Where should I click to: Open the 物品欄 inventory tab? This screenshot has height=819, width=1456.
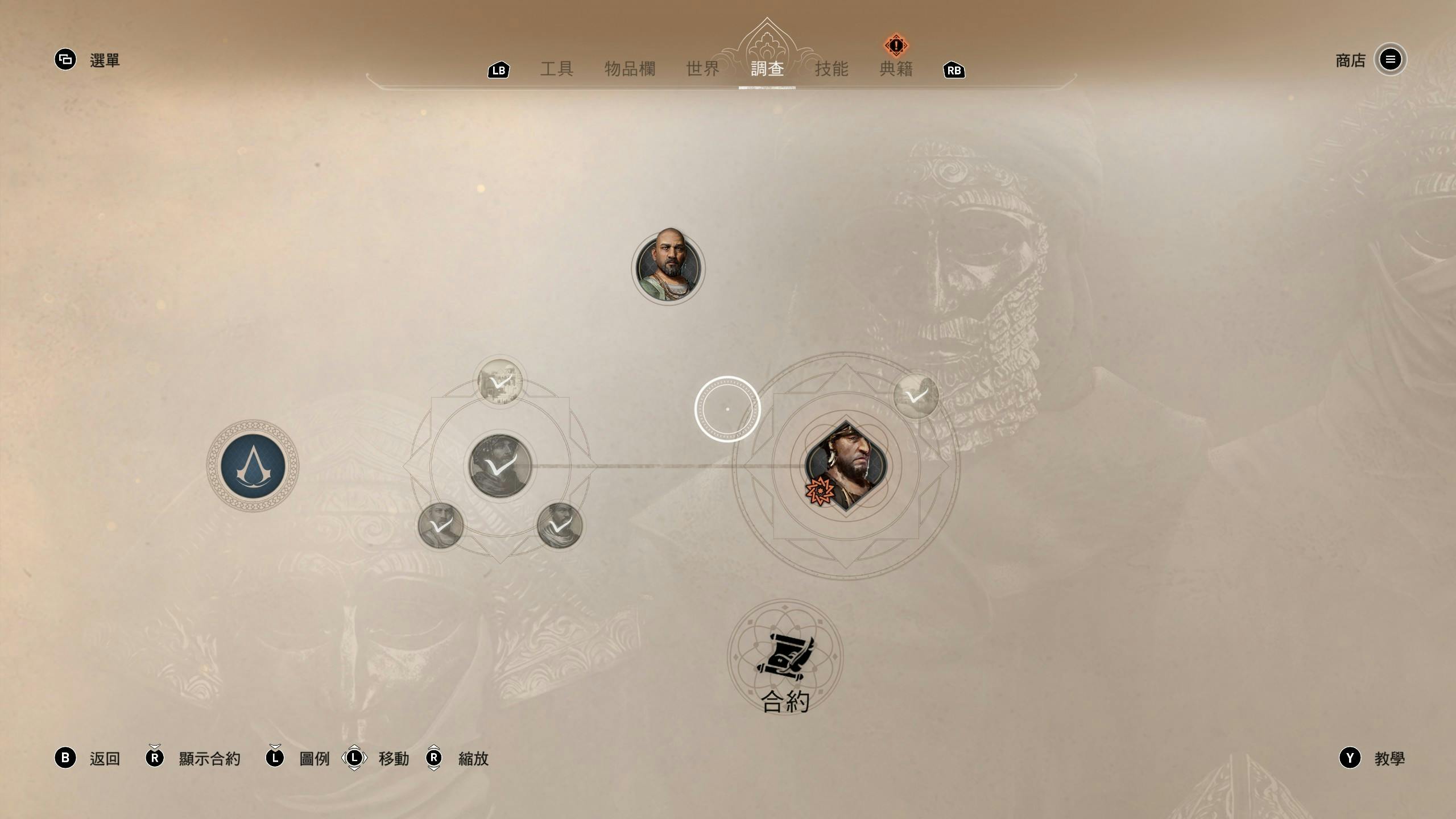(630, 69)
